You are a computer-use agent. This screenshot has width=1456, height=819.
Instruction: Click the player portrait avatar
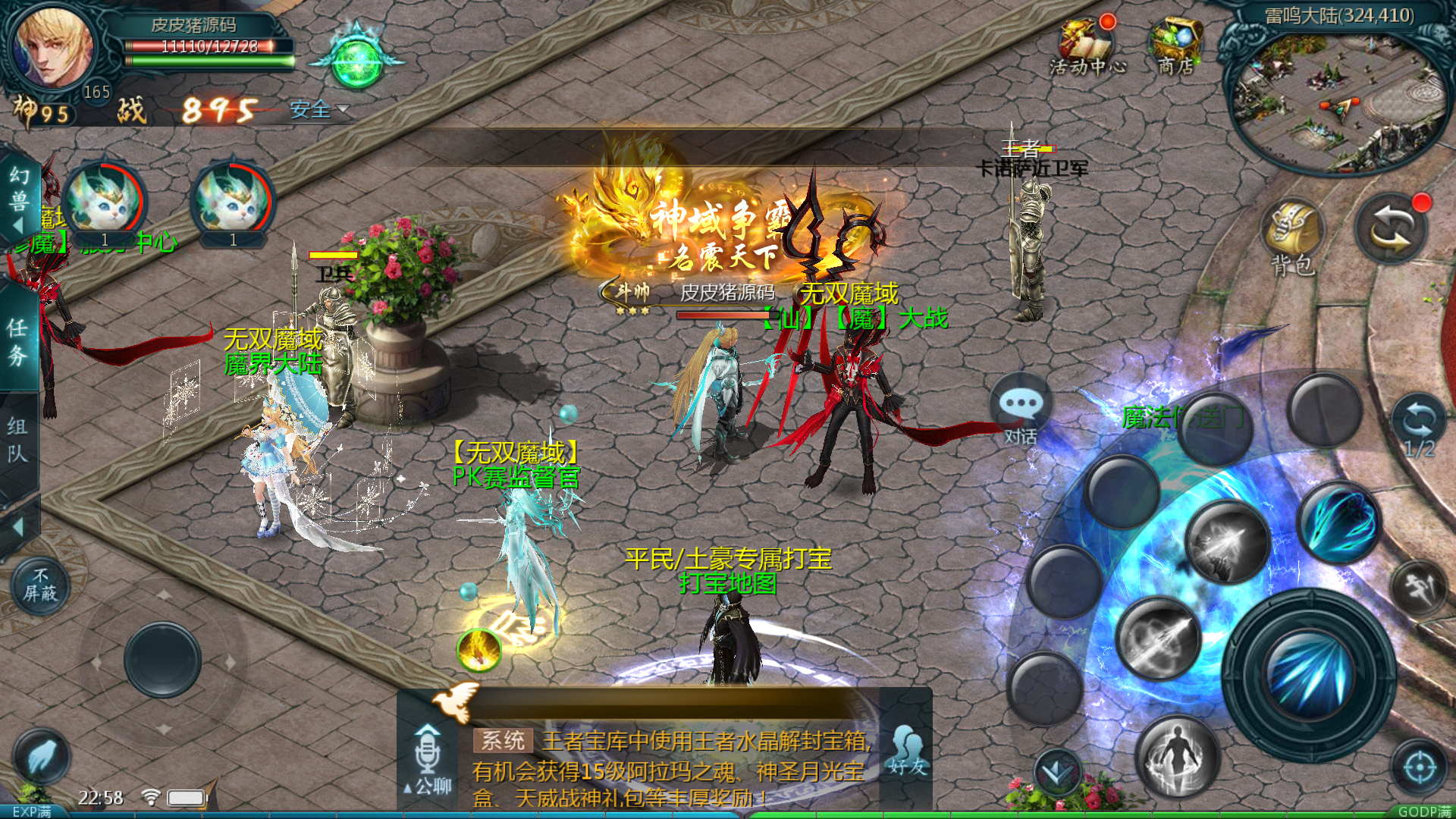[55, 47]
